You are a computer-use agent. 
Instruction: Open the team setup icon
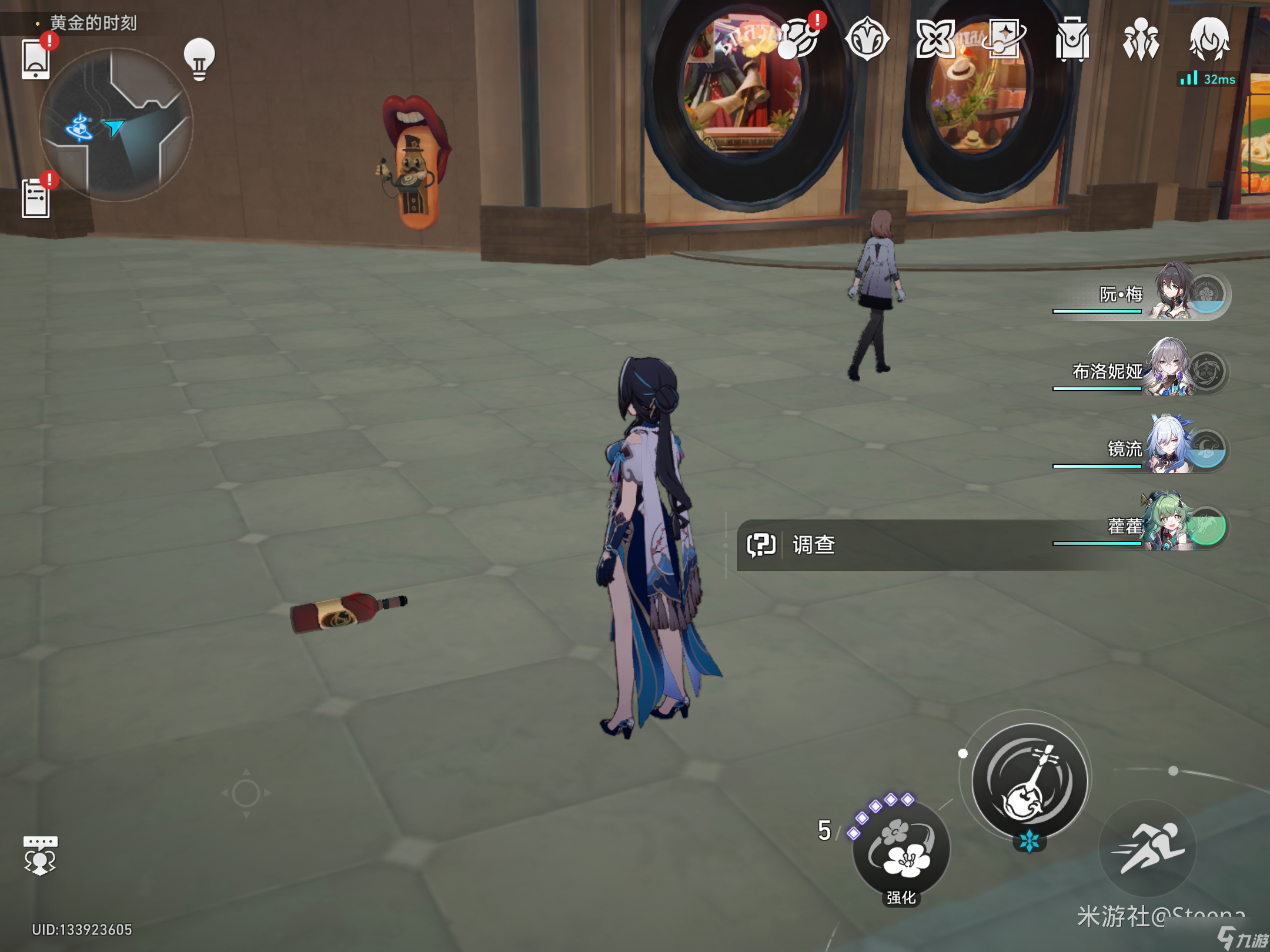coord(1141,40)
